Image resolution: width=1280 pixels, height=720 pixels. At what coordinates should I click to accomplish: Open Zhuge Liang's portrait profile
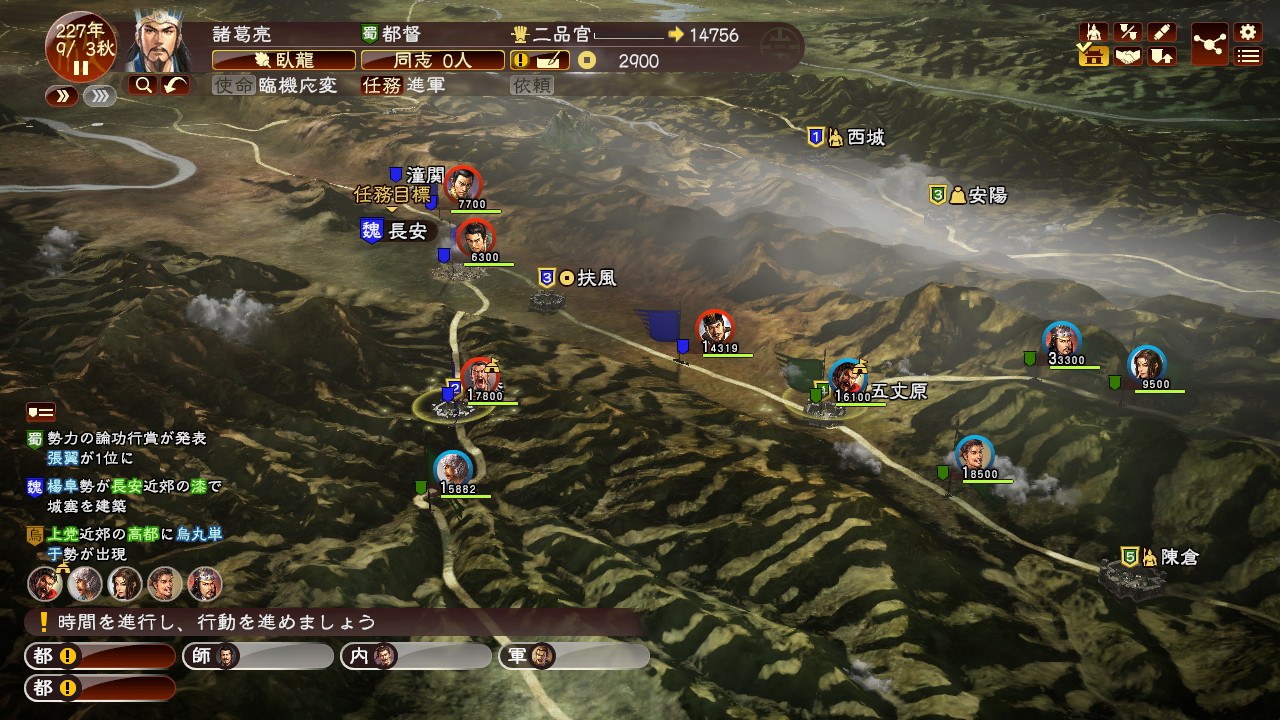point(161,42)
